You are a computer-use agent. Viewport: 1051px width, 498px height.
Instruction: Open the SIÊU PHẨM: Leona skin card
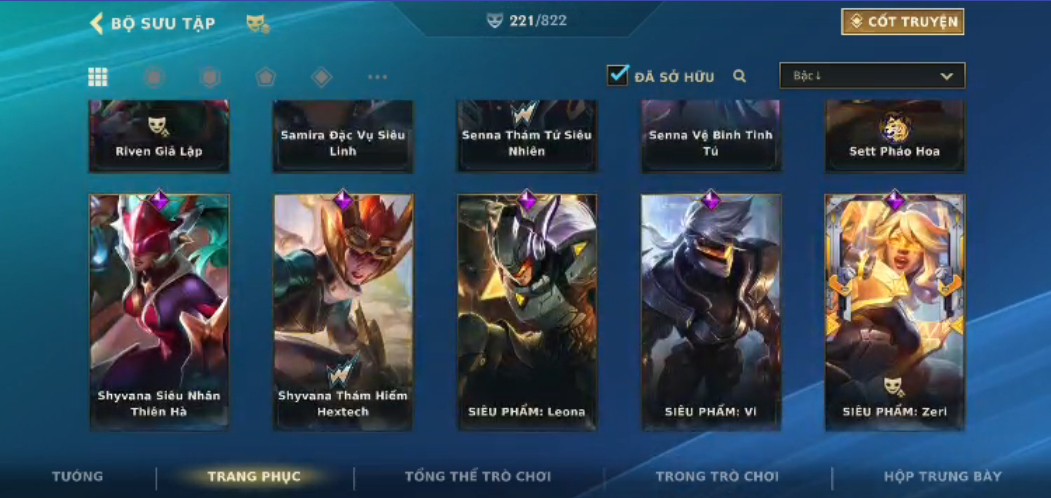(527, 312)
